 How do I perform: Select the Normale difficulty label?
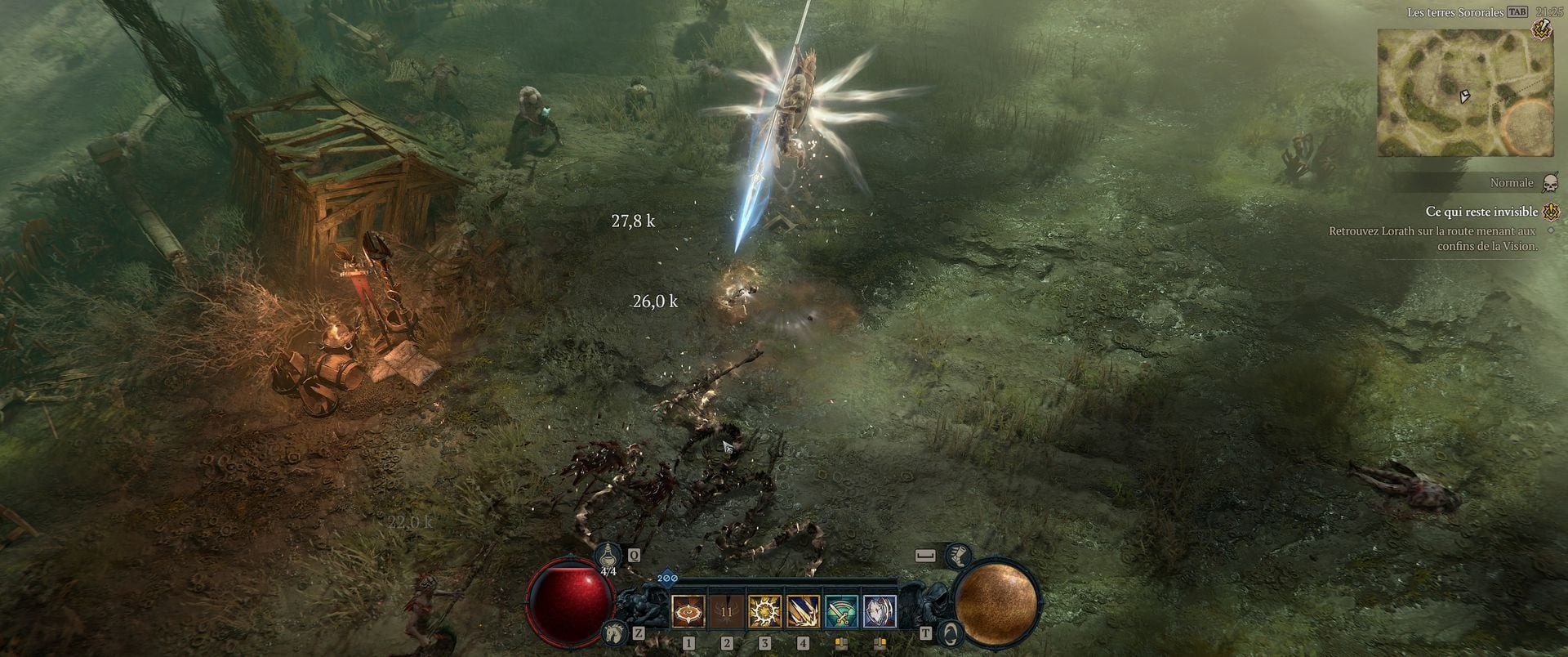(x=1512, y=182)
